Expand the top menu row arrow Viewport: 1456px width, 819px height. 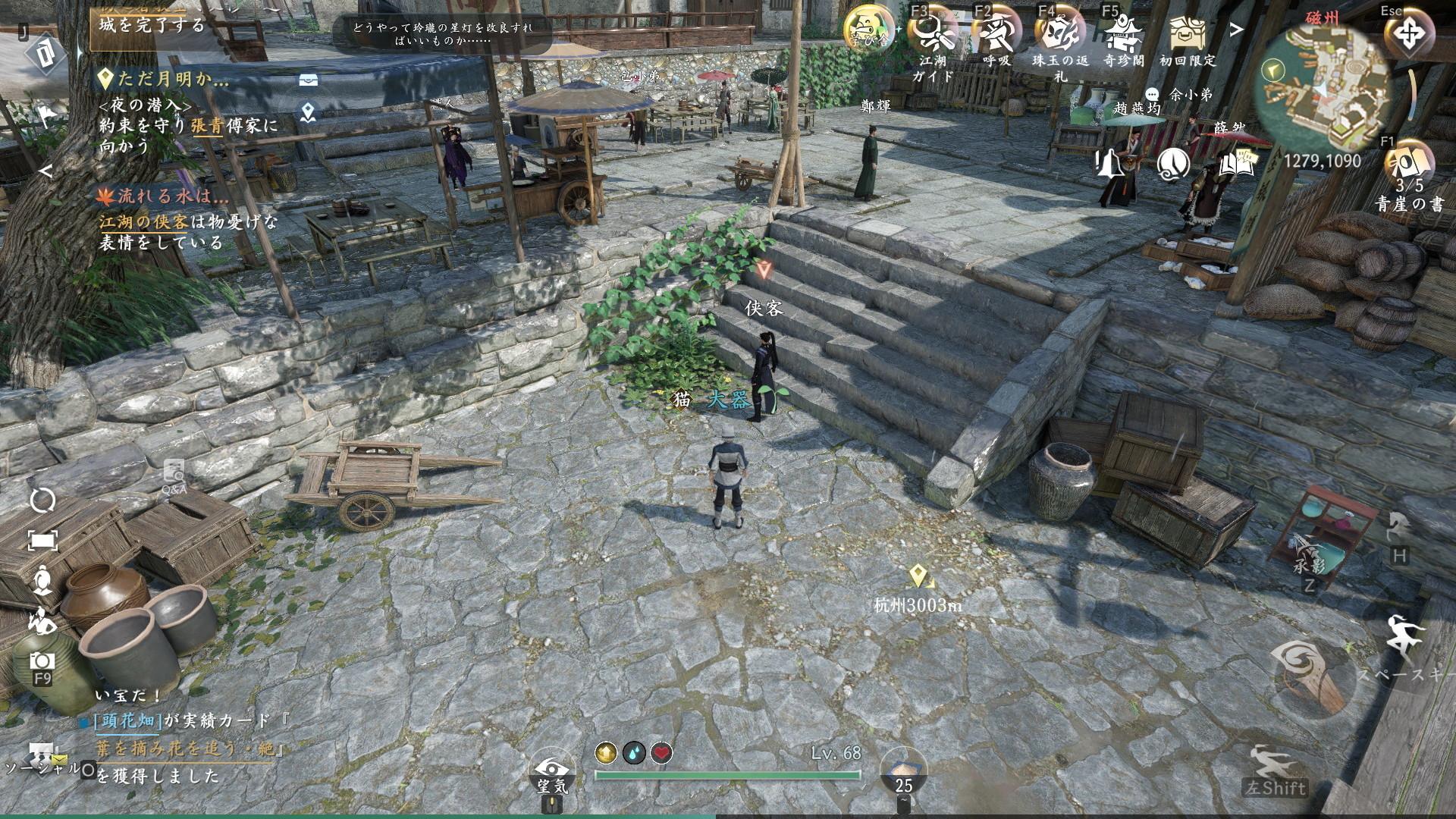click(1237, 30)
